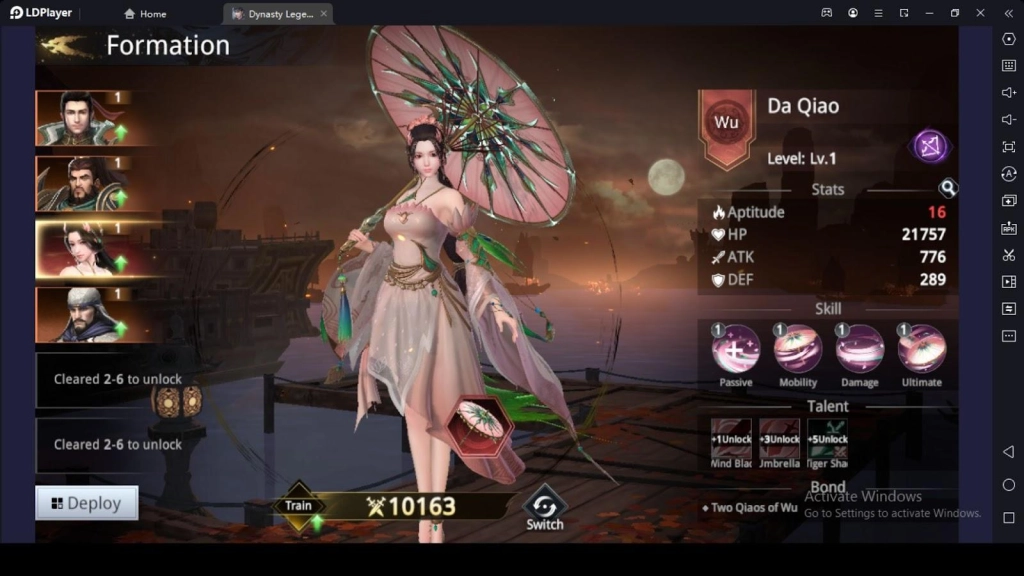View the Ultimate skill
This screenshot has width=1024, height=576.
(921, 351)
